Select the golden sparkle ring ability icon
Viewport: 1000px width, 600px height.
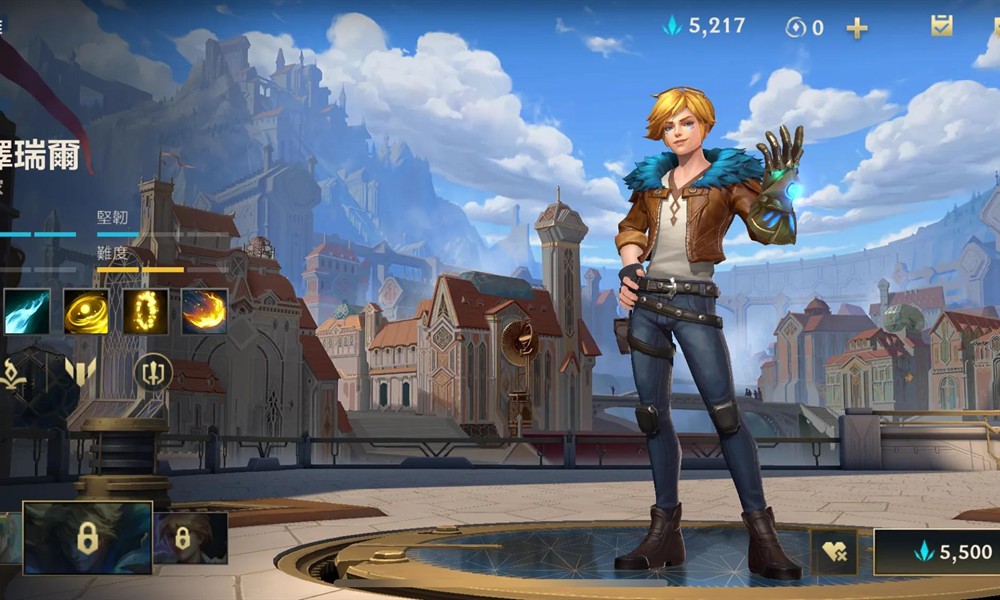(146, 312)
